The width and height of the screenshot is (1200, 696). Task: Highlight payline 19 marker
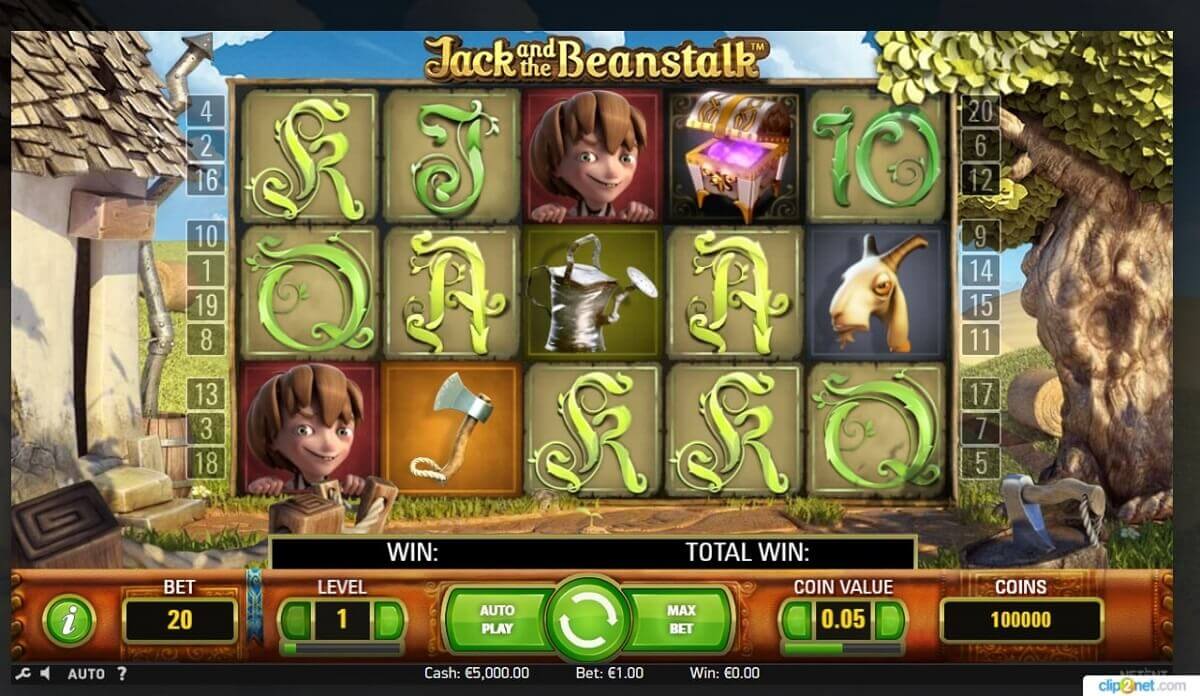[206, 304]
